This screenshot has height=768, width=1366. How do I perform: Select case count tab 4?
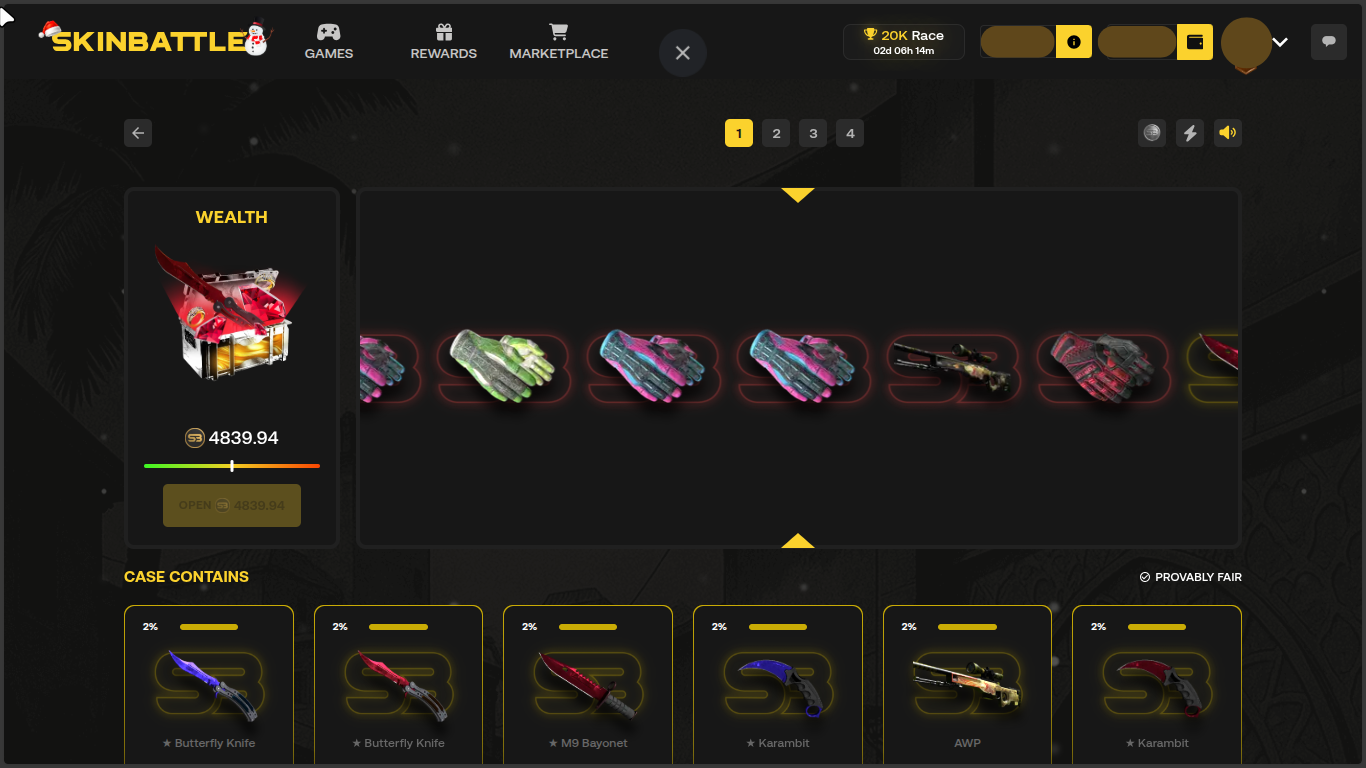pyautogui.click(x=850, y=132)
